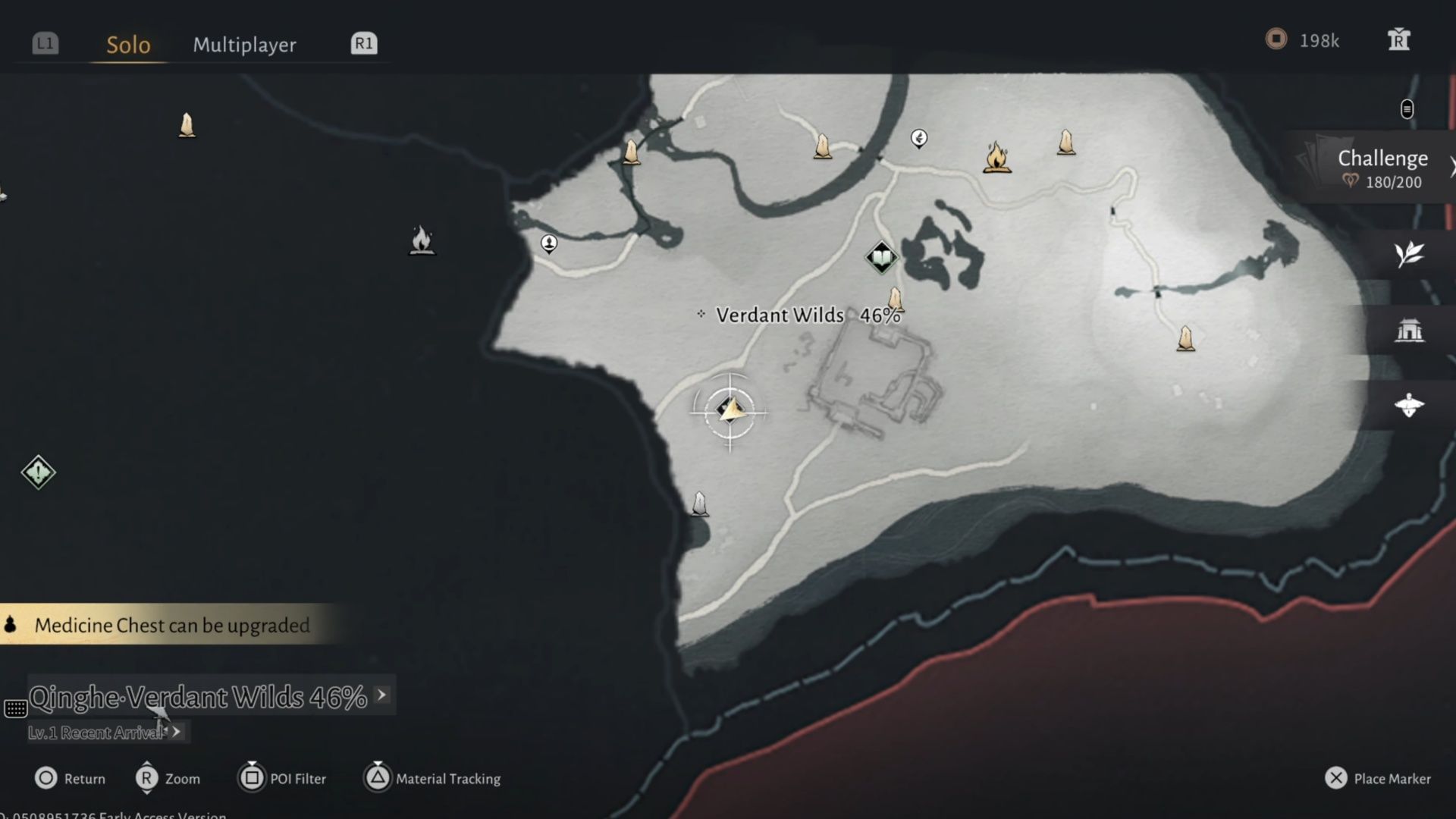1456x819 pixels.
Task: Open the temple landmark icon on right sidebar
Action: pos(1408,329)
